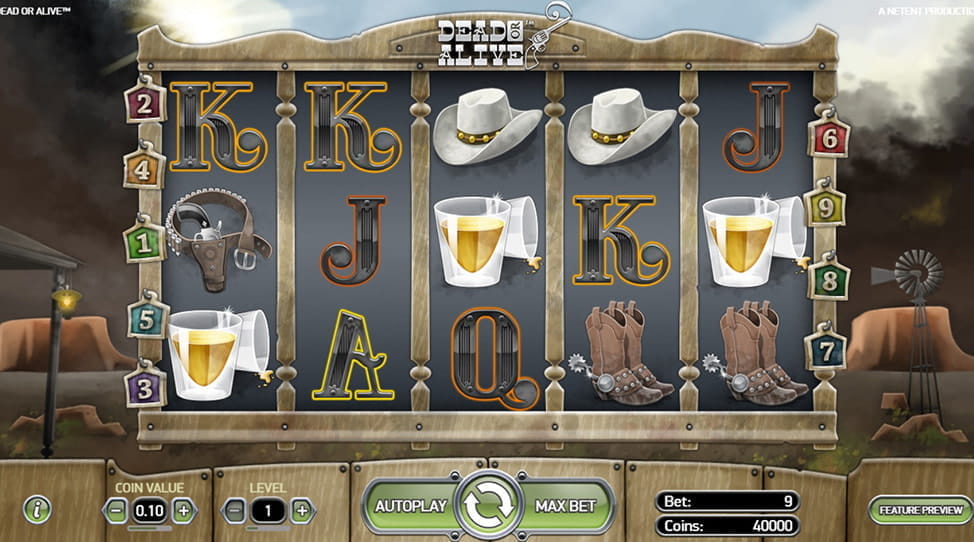Select payline tag number 4
The image size is (974, 542).
[x=144, y=168]
